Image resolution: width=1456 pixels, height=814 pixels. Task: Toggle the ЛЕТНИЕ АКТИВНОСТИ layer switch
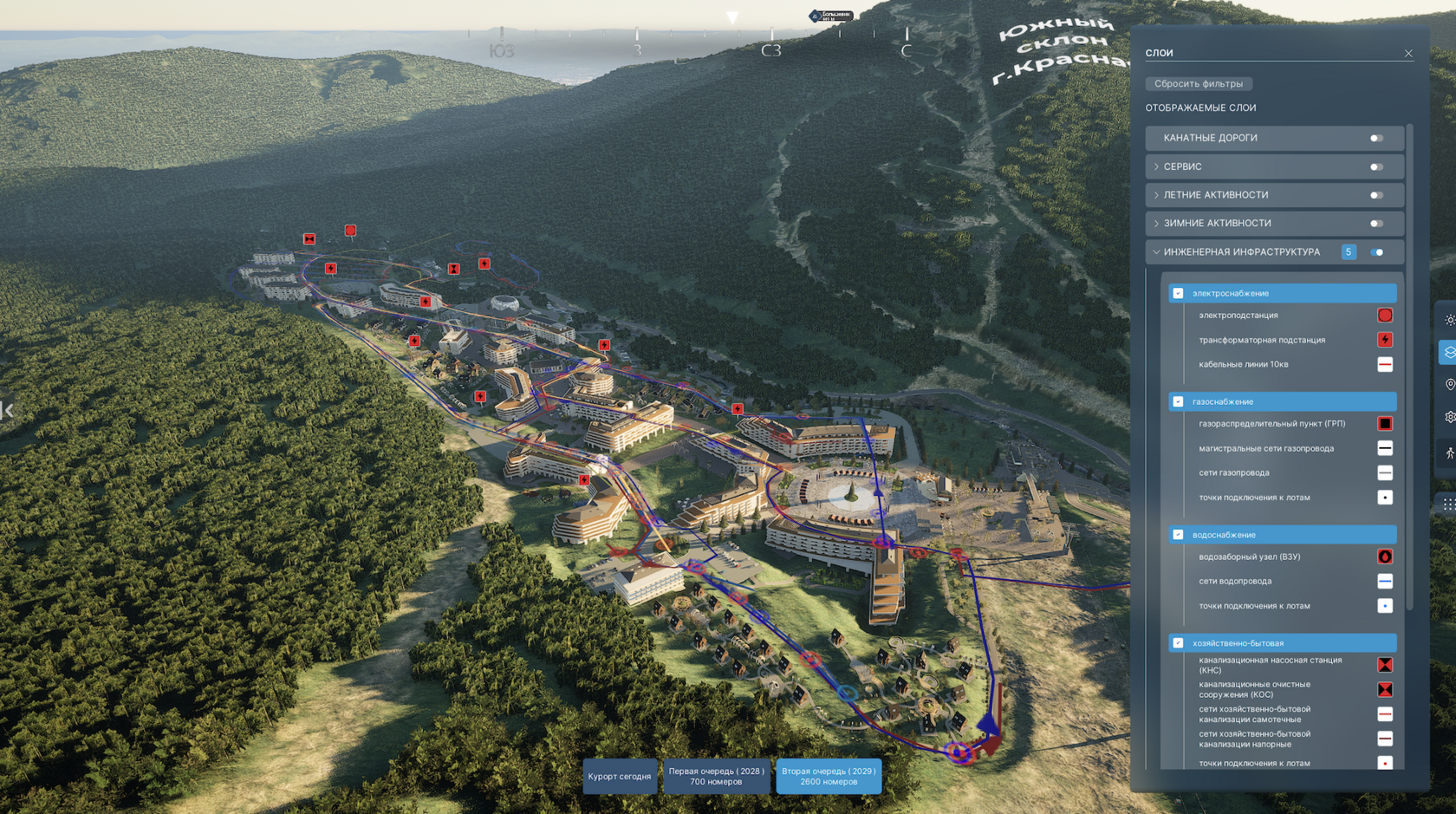[1376, 196]
